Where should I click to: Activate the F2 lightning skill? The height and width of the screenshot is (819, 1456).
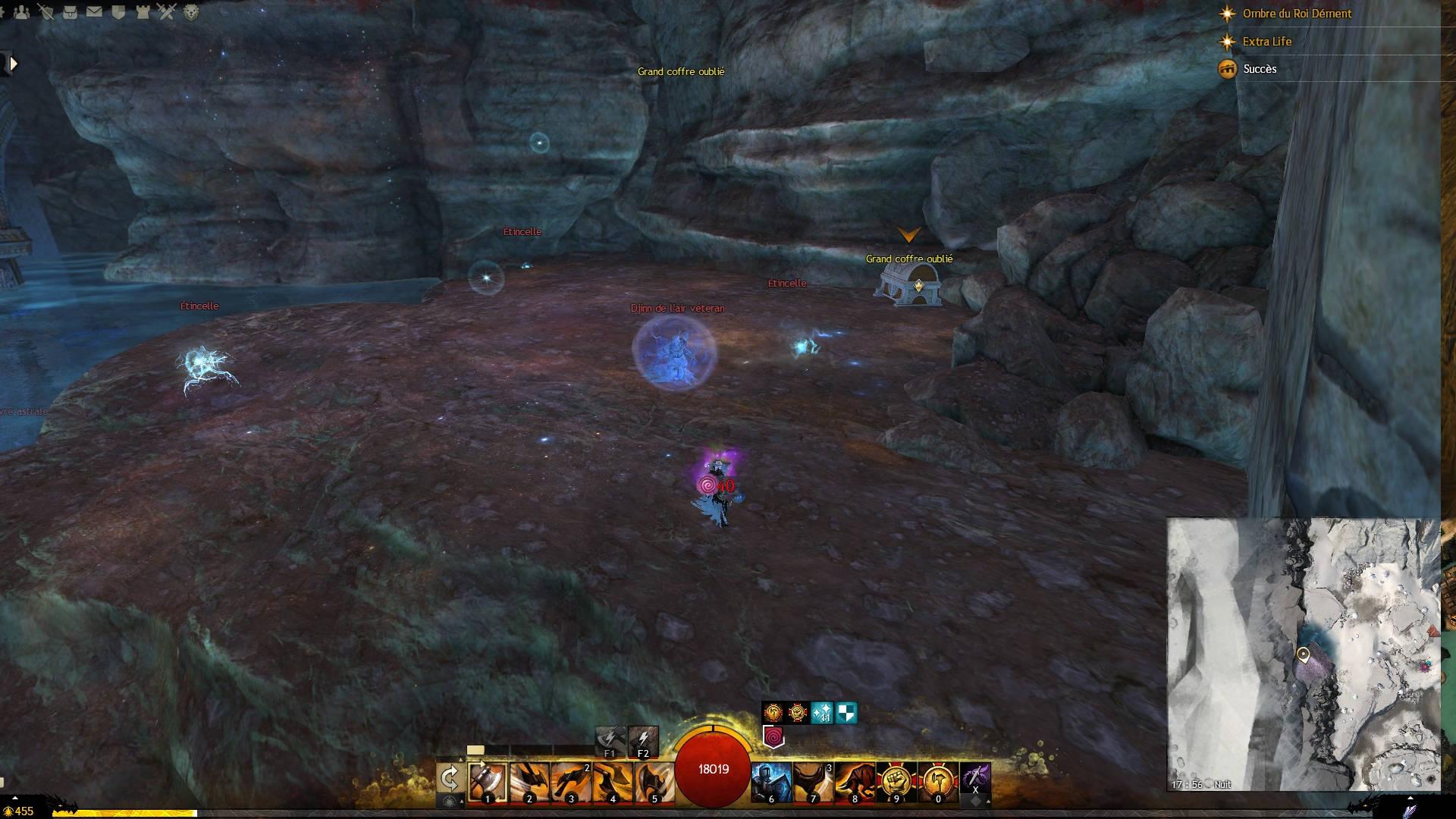[x=643, y=741]
